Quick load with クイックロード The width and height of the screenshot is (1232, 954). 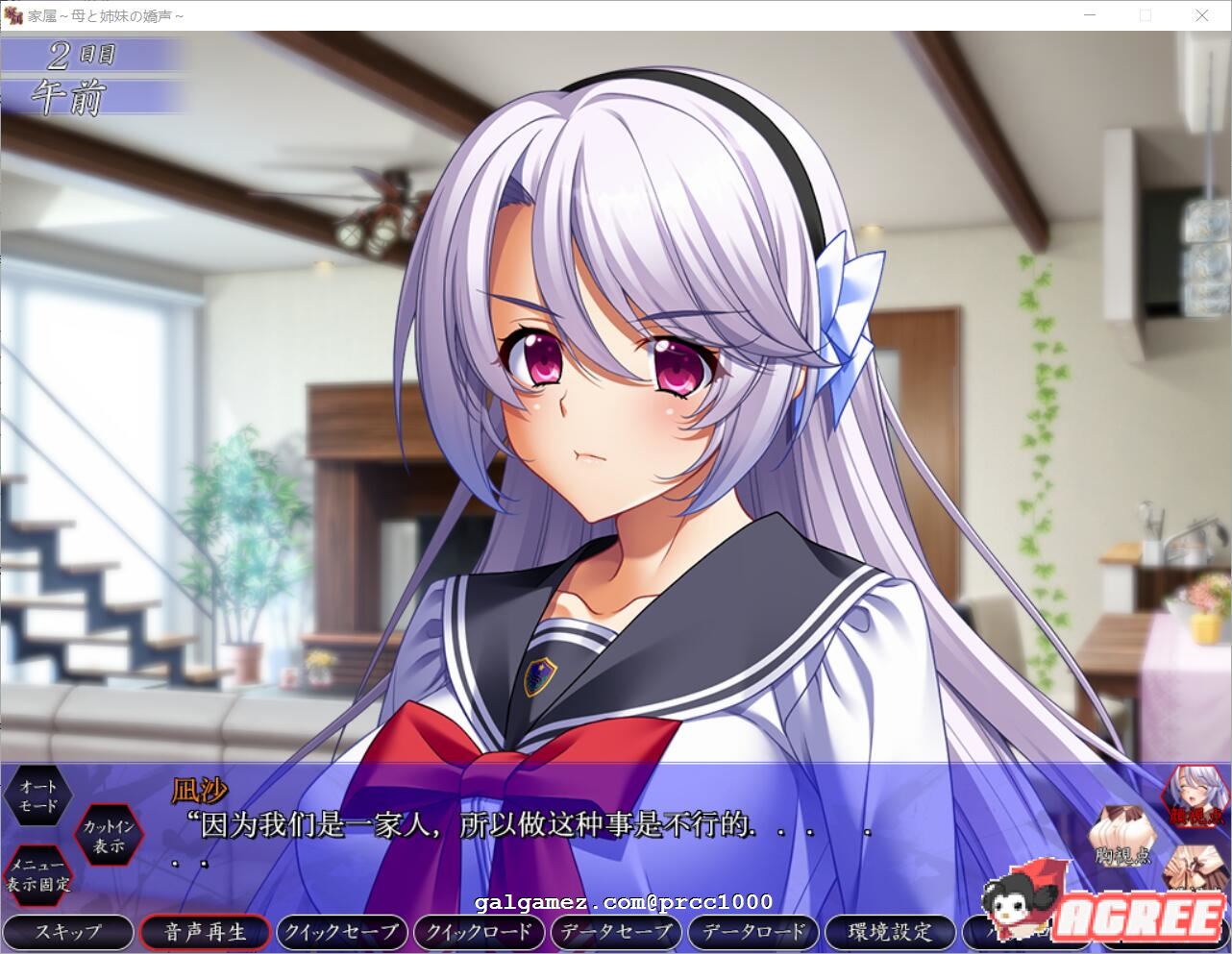(479, 932)
